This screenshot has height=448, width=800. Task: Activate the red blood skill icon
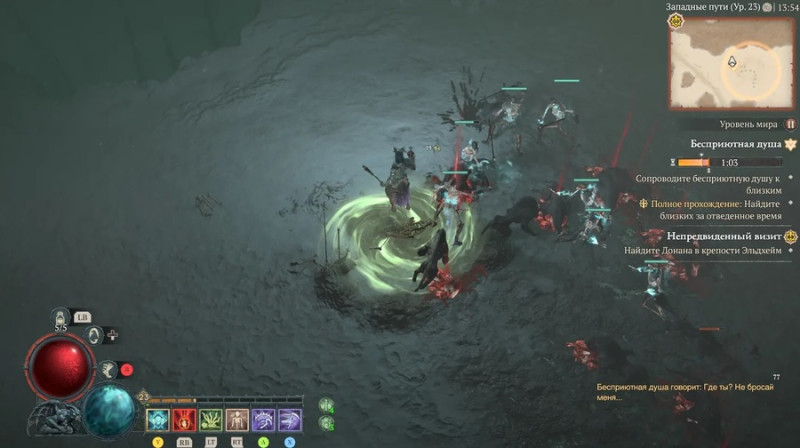(x=184, y=420)
